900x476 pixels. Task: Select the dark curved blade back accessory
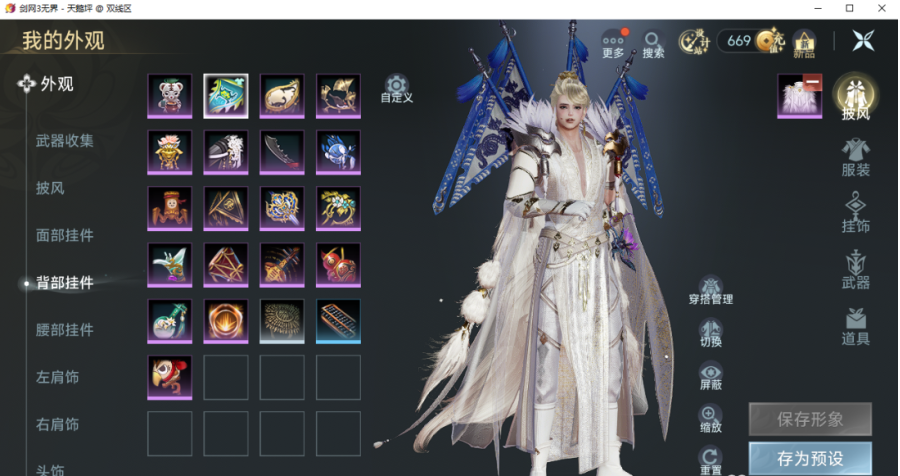coord(282,152)
